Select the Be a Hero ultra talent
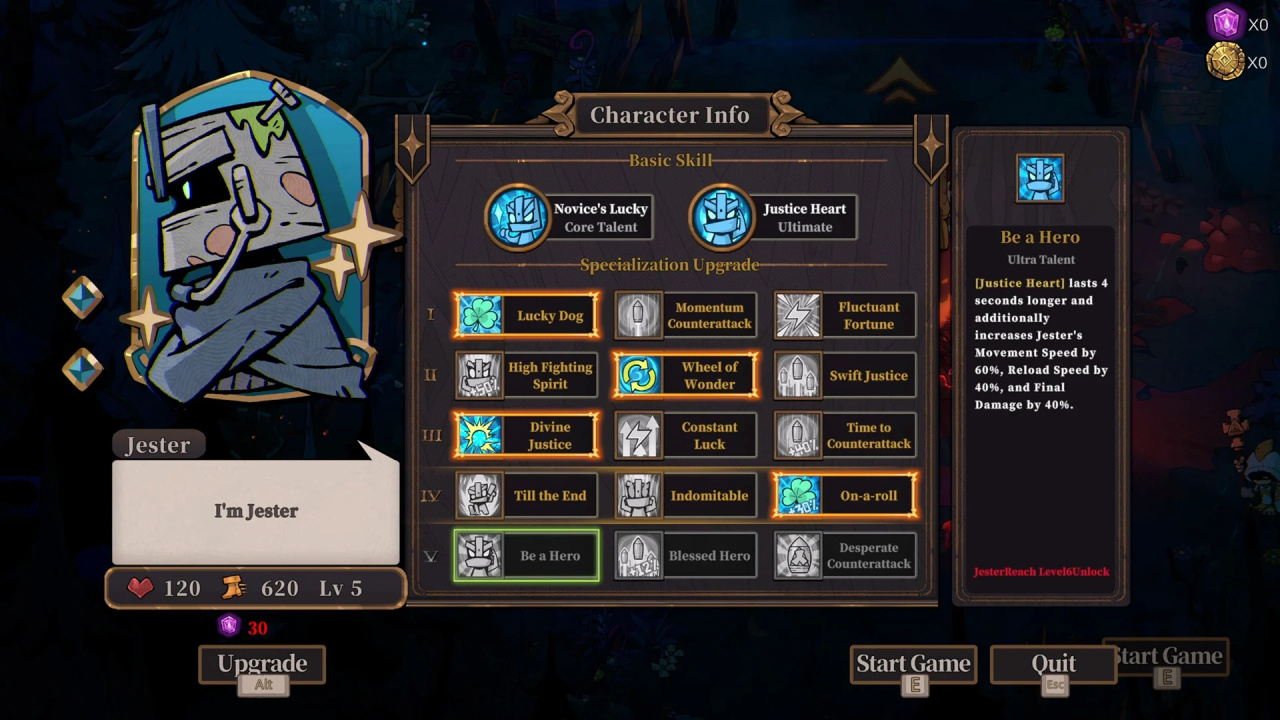This screenshot has width=1280, height=720. coord(527,556)
